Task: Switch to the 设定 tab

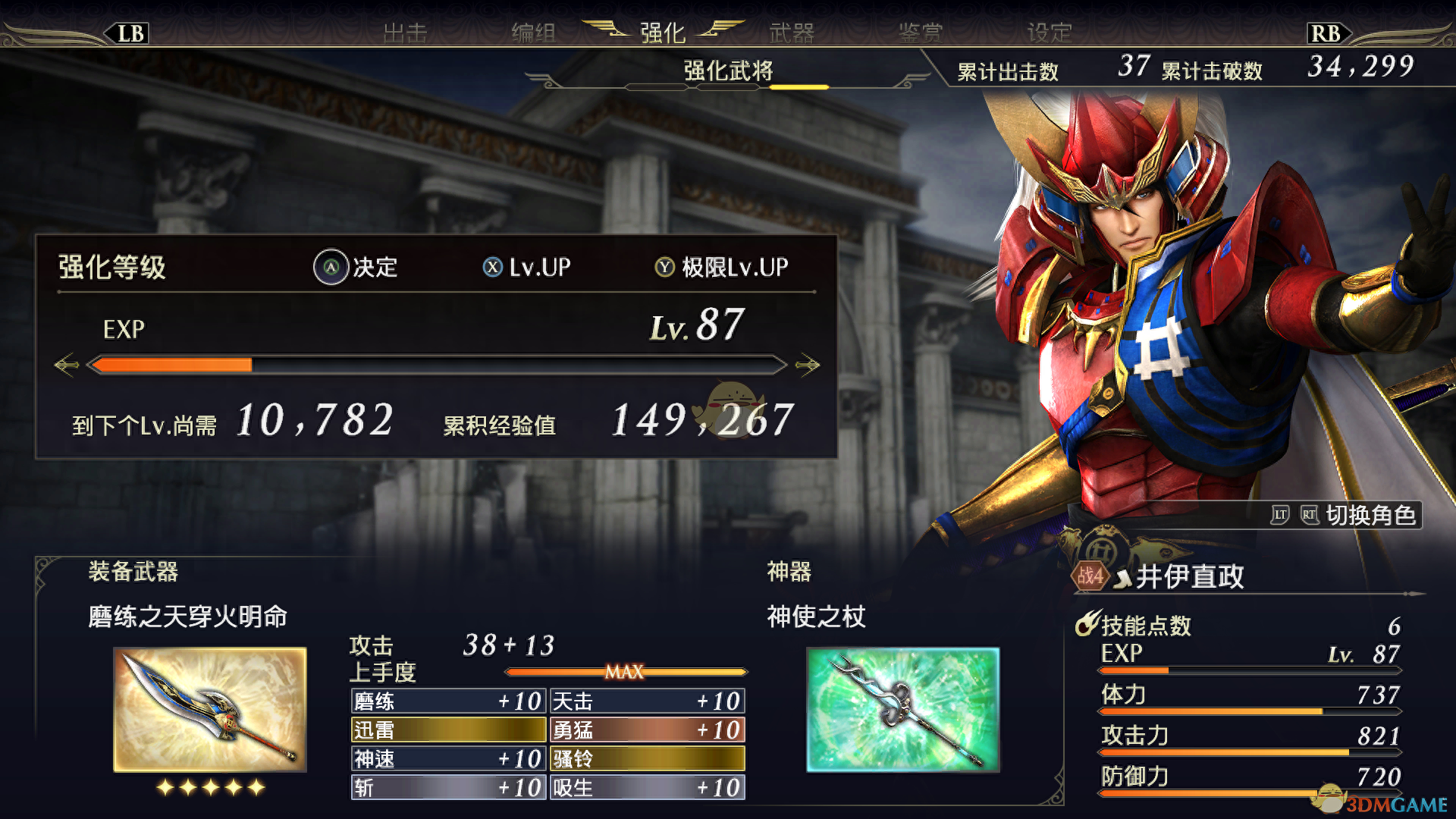Action: point(1050,33)
